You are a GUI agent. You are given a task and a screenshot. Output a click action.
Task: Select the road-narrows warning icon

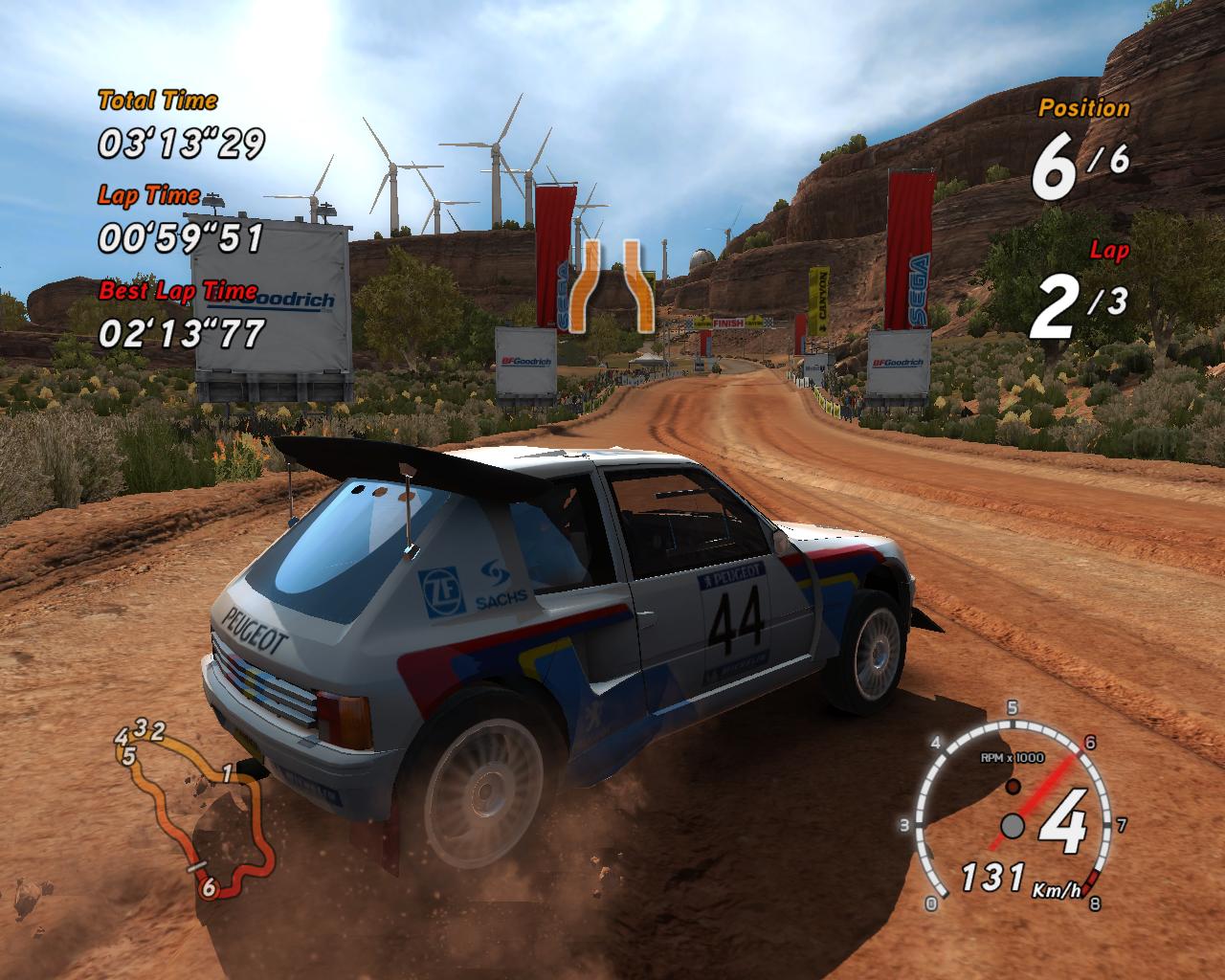point(612,286)
